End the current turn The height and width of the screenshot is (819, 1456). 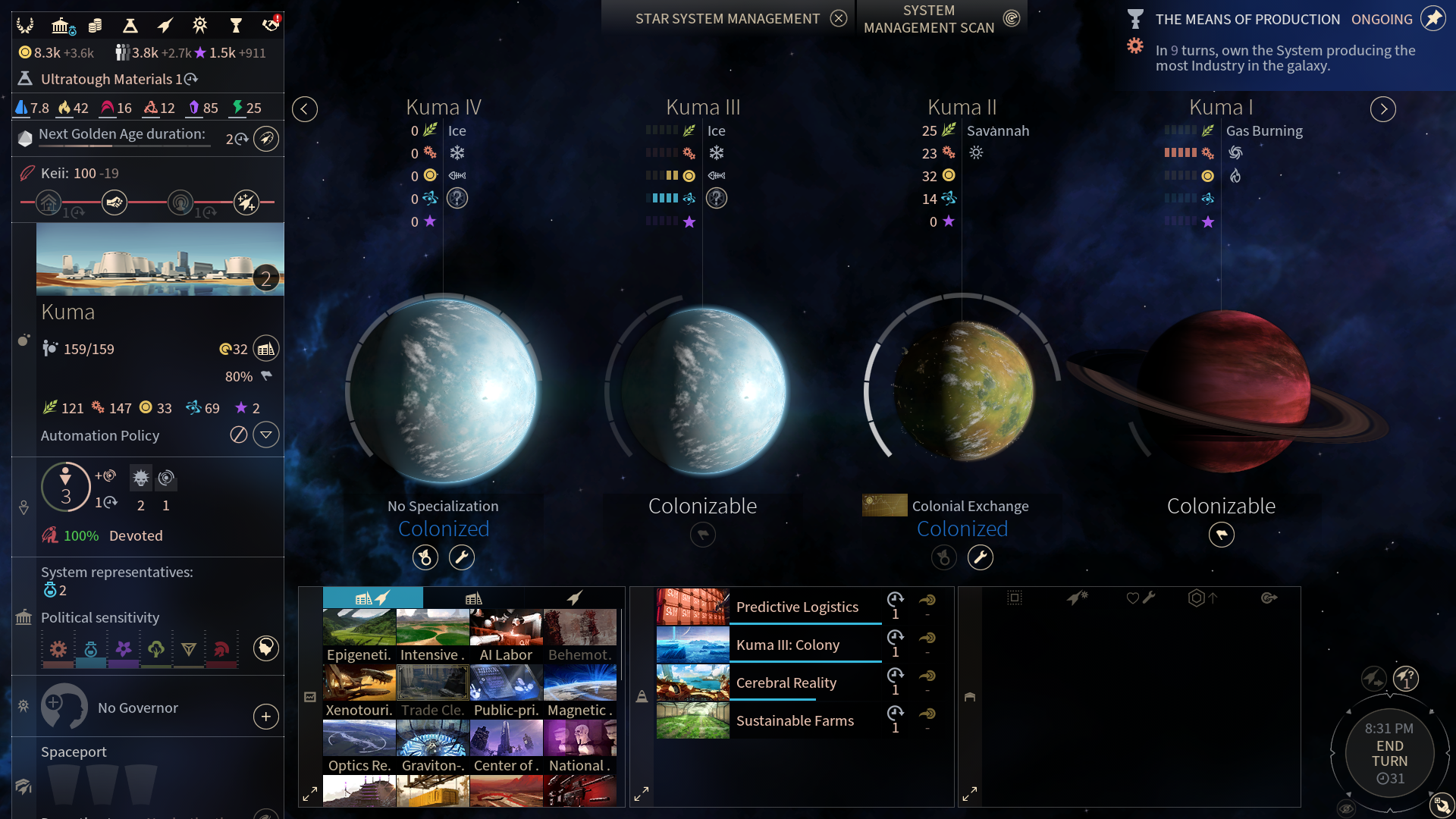click(1389, 753)
